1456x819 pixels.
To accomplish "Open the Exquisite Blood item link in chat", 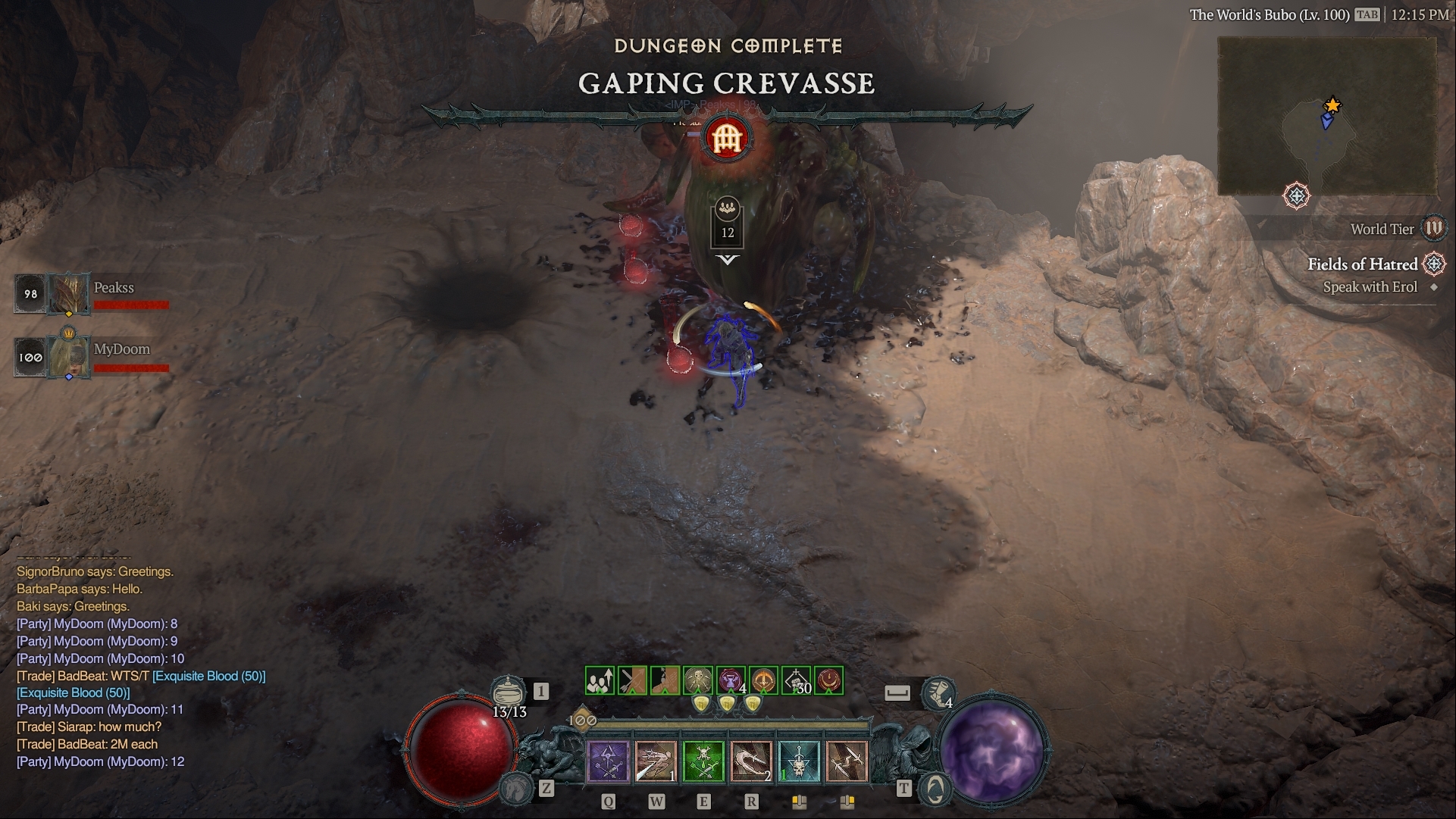I will coord(208,676).
